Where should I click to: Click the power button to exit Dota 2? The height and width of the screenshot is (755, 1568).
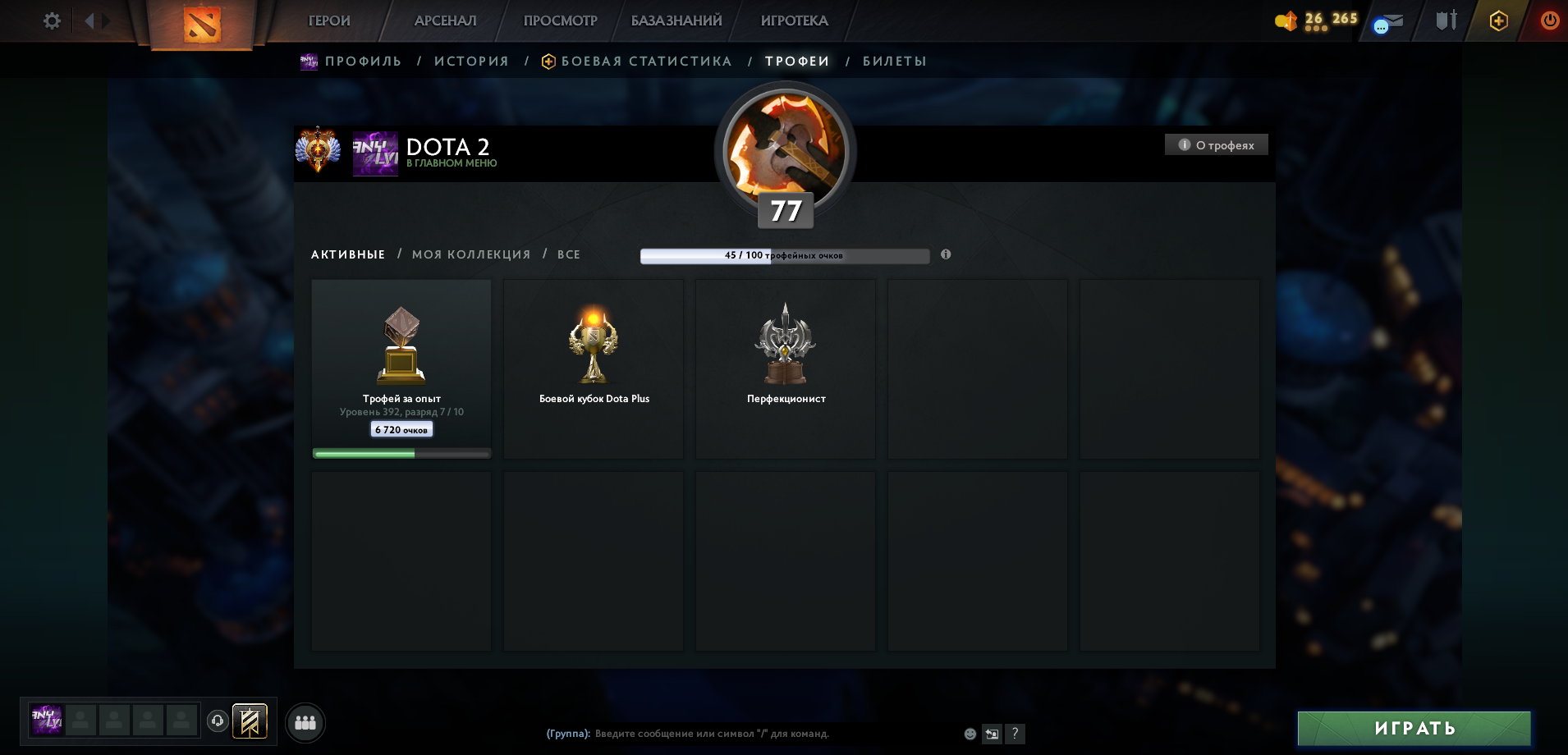point(1548,21)
